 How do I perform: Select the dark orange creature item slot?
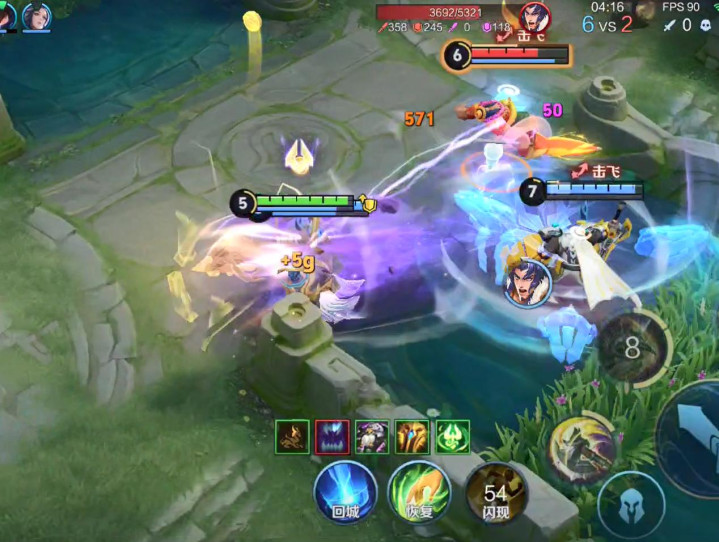click(x=292, y=436)
